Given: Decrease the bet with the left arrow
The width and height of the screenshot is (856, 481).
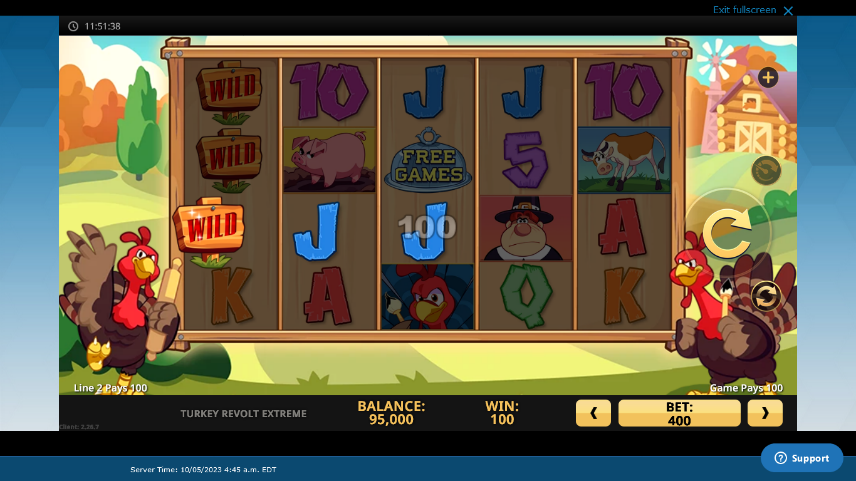Looking at the screenshot, I should click(x=593, y=413).
